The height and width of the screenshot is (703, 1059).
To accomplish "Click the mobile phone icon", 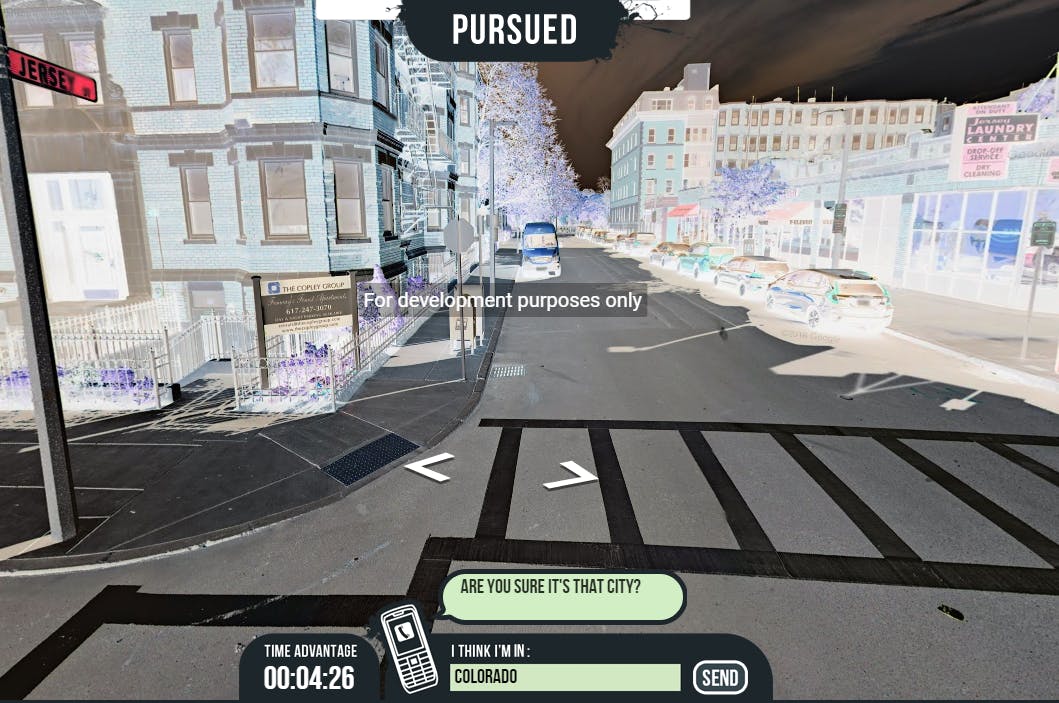I will [410, 652].
